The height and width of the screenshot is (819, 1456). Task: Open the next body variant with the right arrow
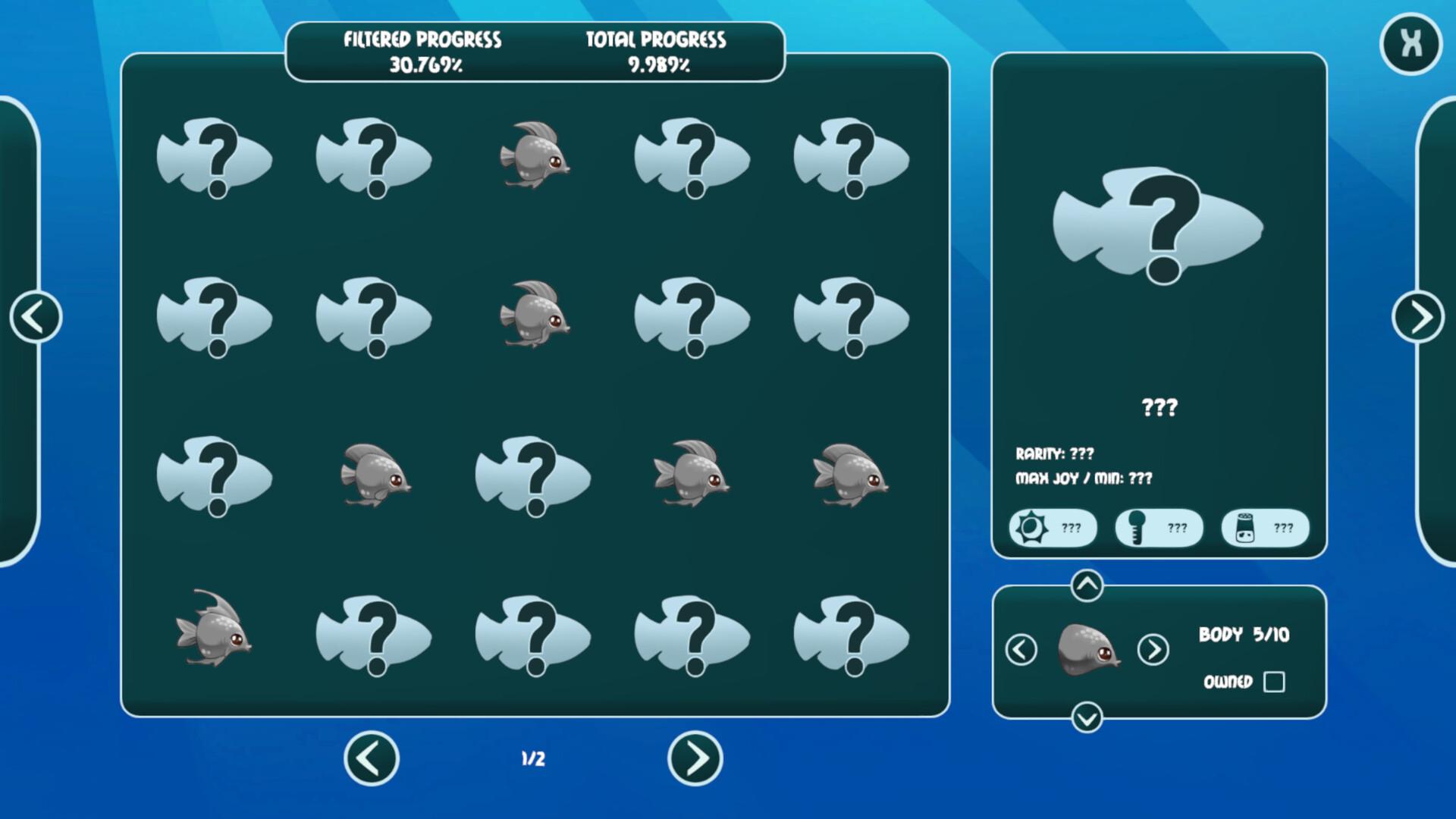point(1153,650)
